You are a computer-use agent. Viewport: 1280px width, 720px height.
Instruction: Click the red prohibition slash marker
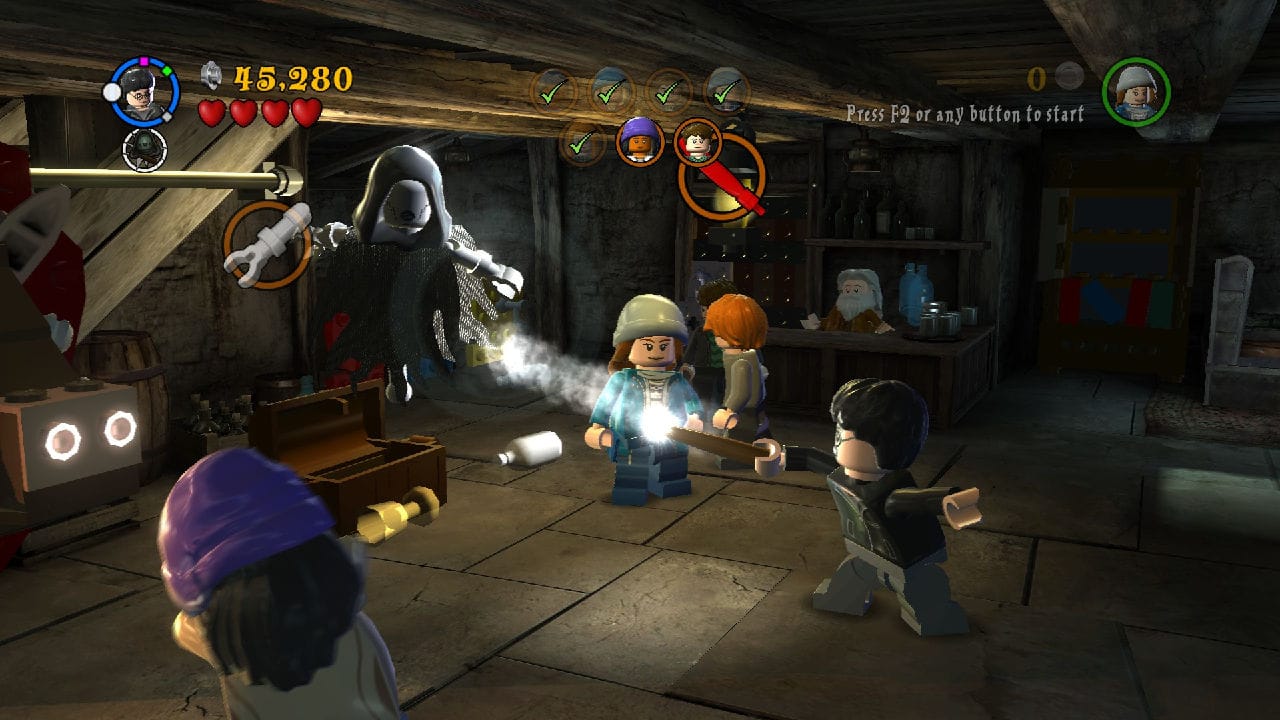pyautogui.click(x=724, y=175)
